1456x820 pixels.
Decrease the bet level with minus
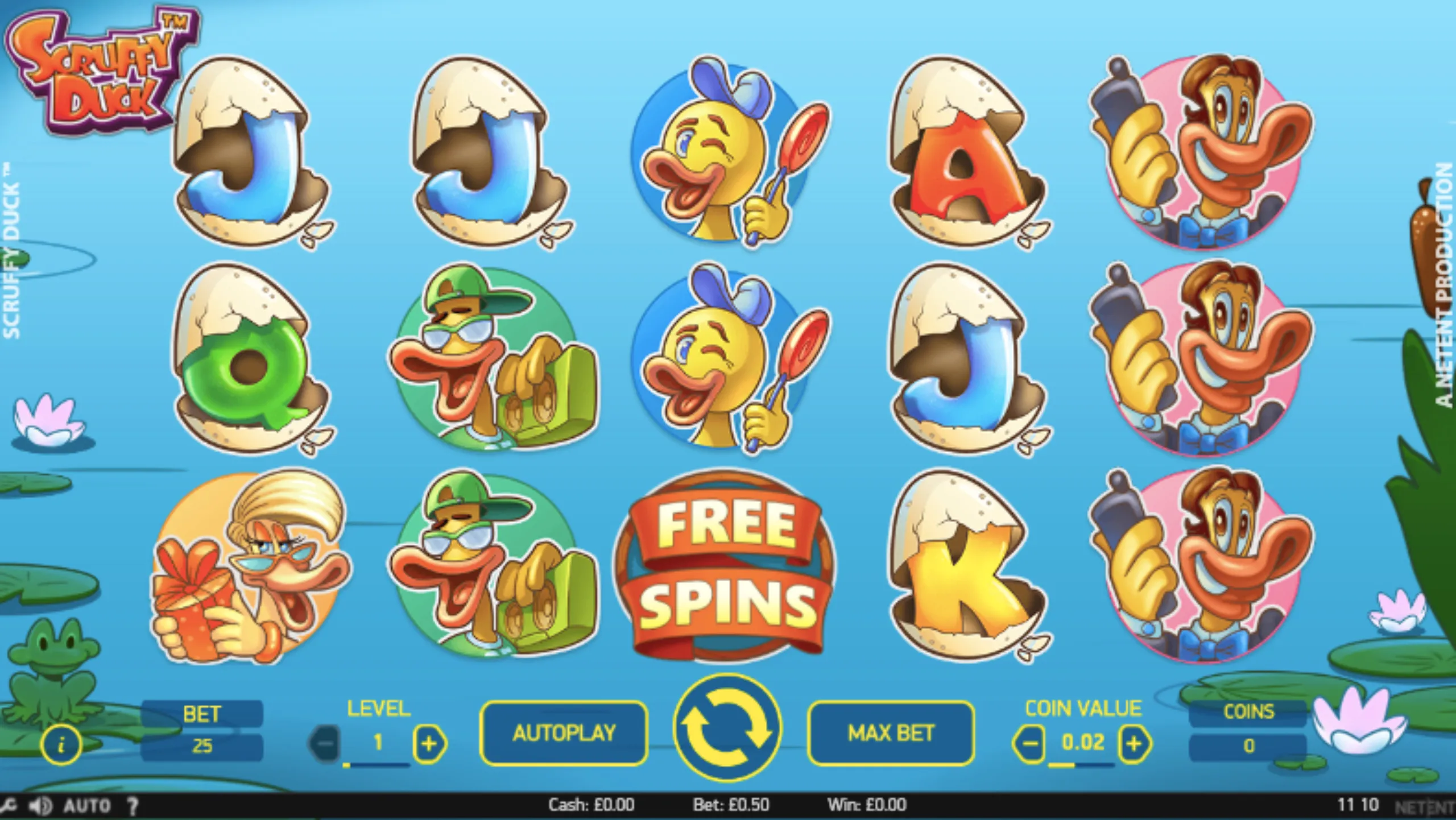point(325,743)
